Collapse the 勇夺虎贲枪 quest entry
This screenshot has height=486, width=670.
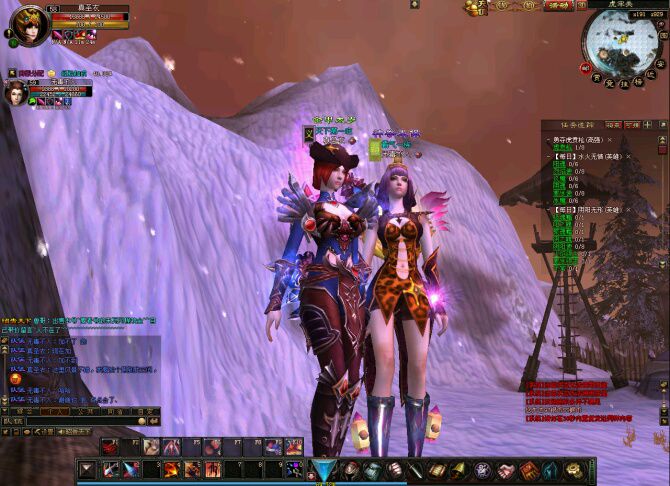coord(547,140)
